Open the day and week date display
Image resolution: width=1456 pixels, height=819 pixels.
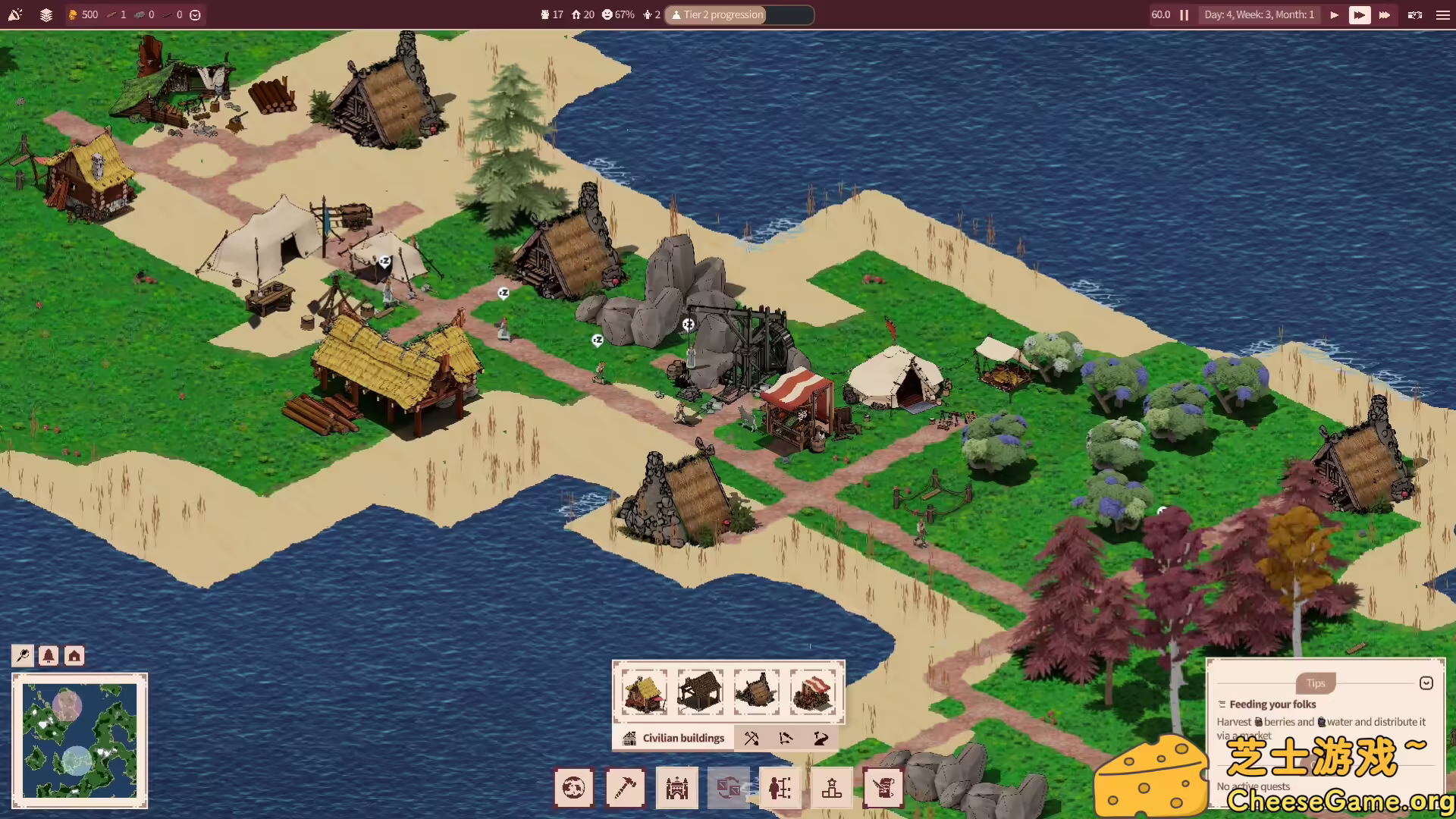pos(1259,14)
